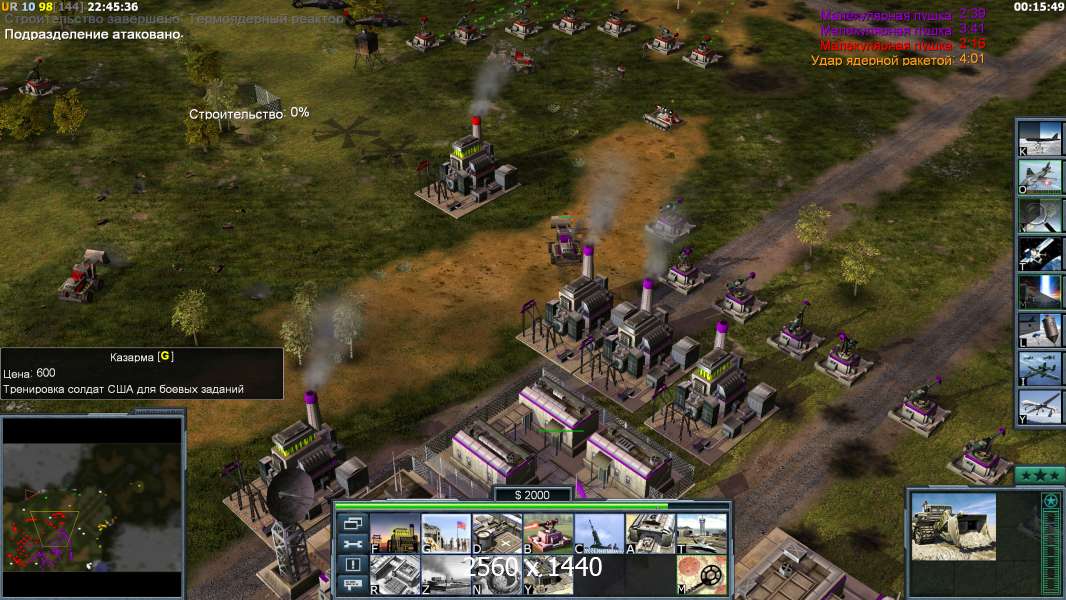Launch the falling bomb power marked L
This screenshot has width=1066, height=600.
[x=1040, y=329]
